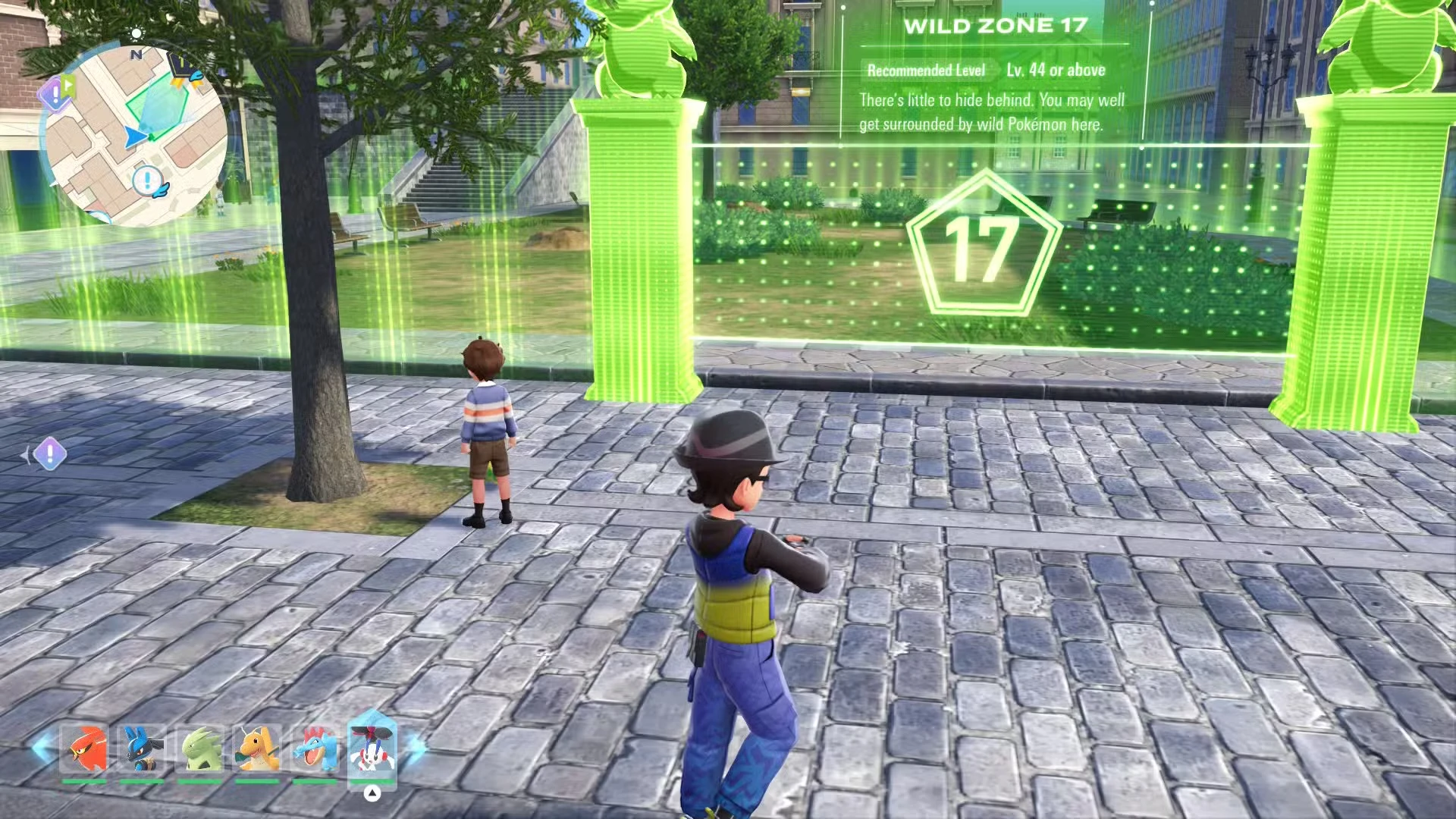
Task: Select the sixth highlighted party Pokémon
Action: point(372,747)
